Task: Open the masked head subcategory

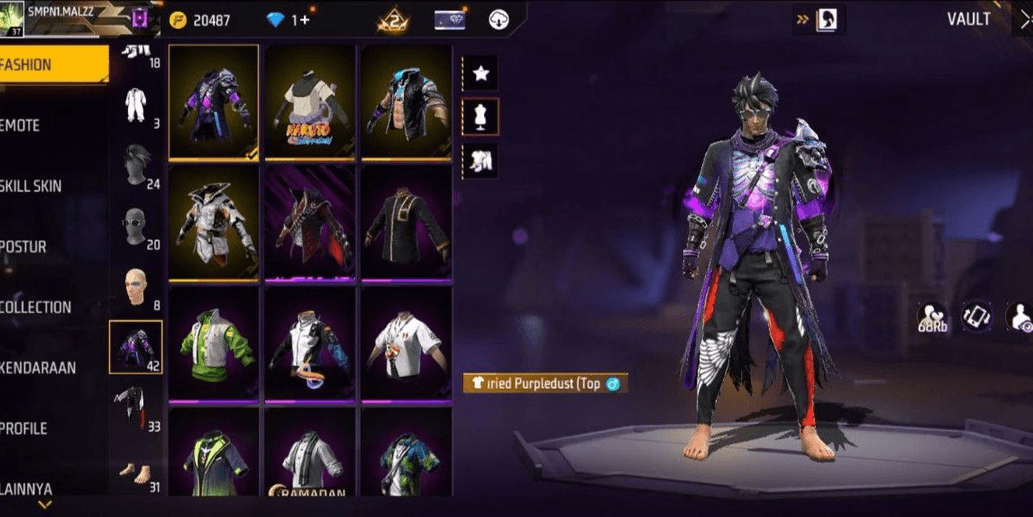Action: click(135, 226)
